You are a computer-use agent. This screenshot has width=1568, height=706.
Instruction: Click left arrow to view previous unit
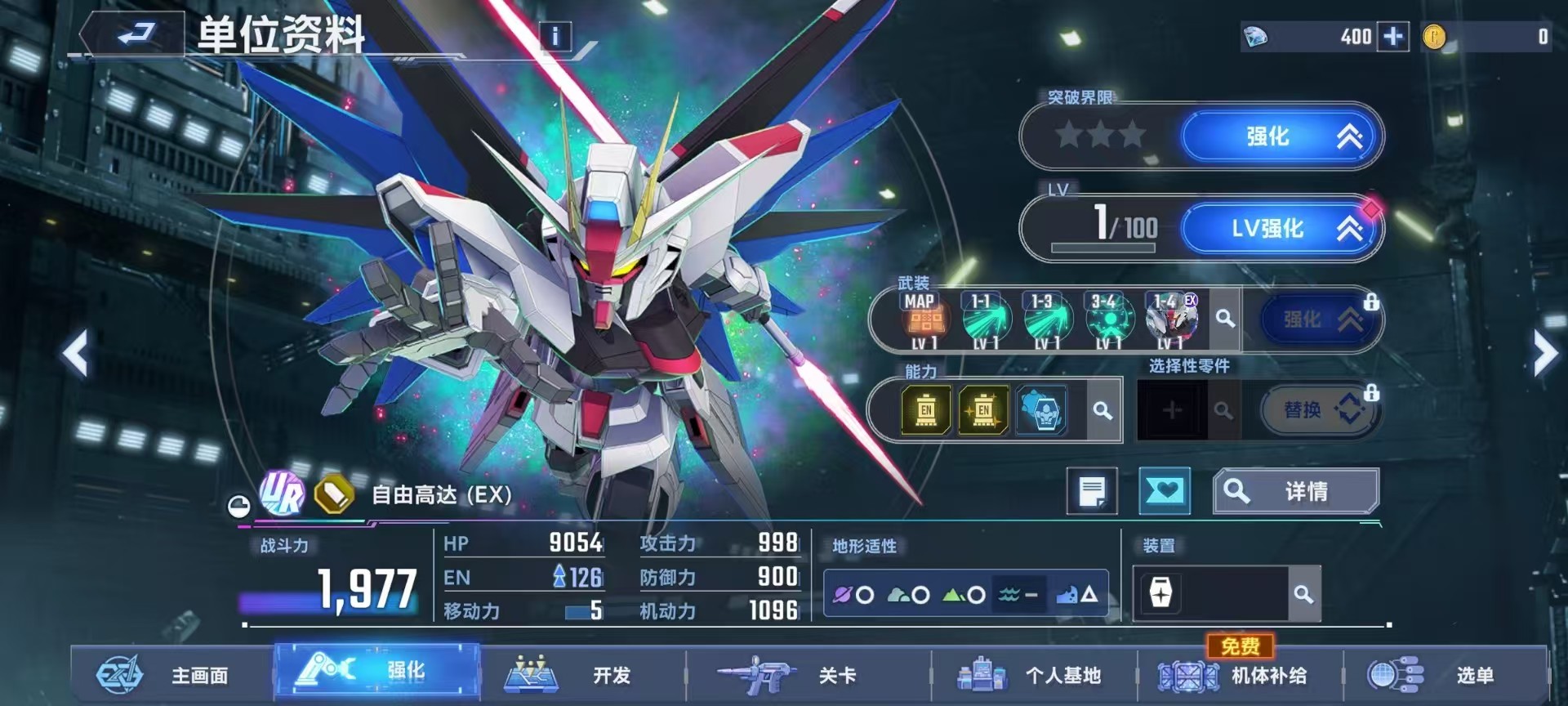pyautogui.click(x=75, y=353)
